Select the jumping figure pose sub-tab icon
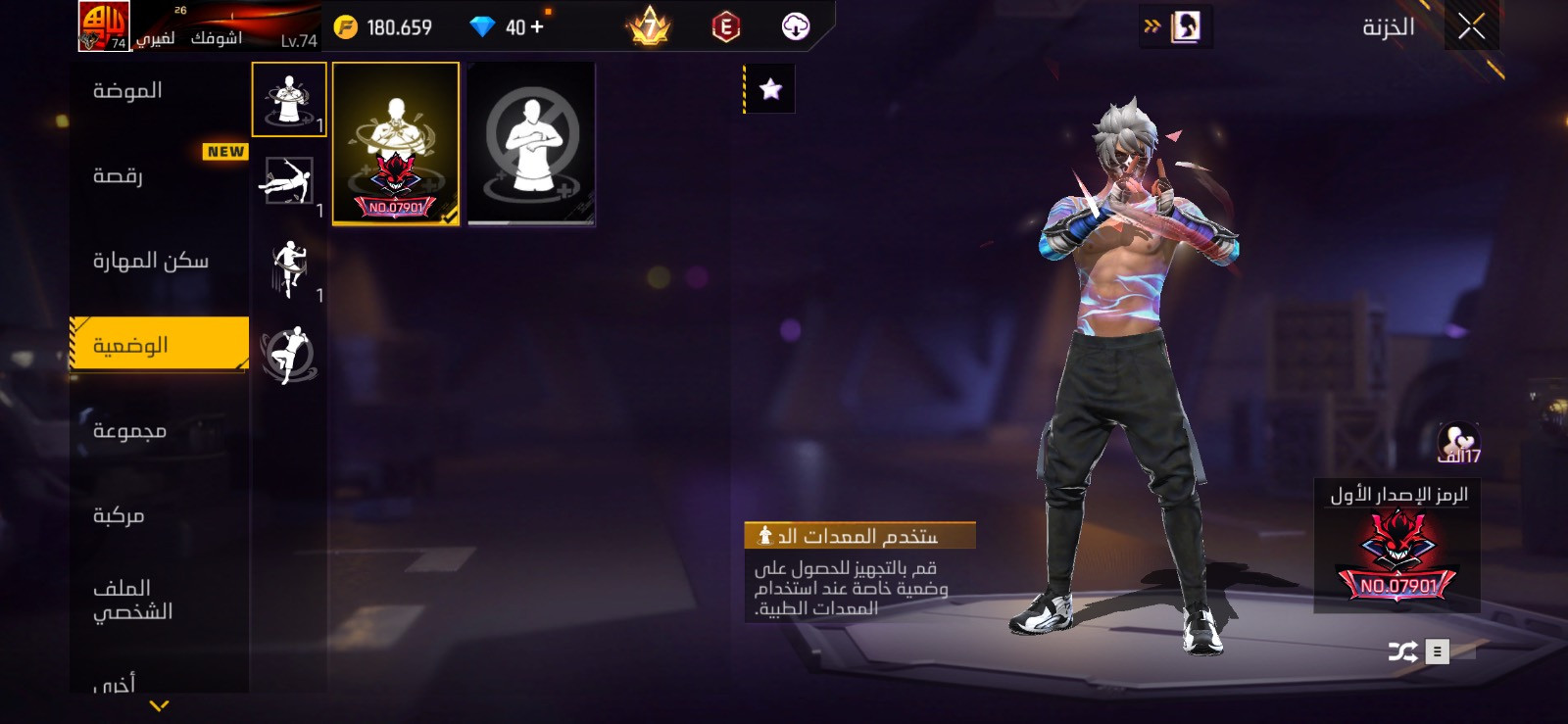The width and height of the screenshot is (1568, 724). [289, 267]
